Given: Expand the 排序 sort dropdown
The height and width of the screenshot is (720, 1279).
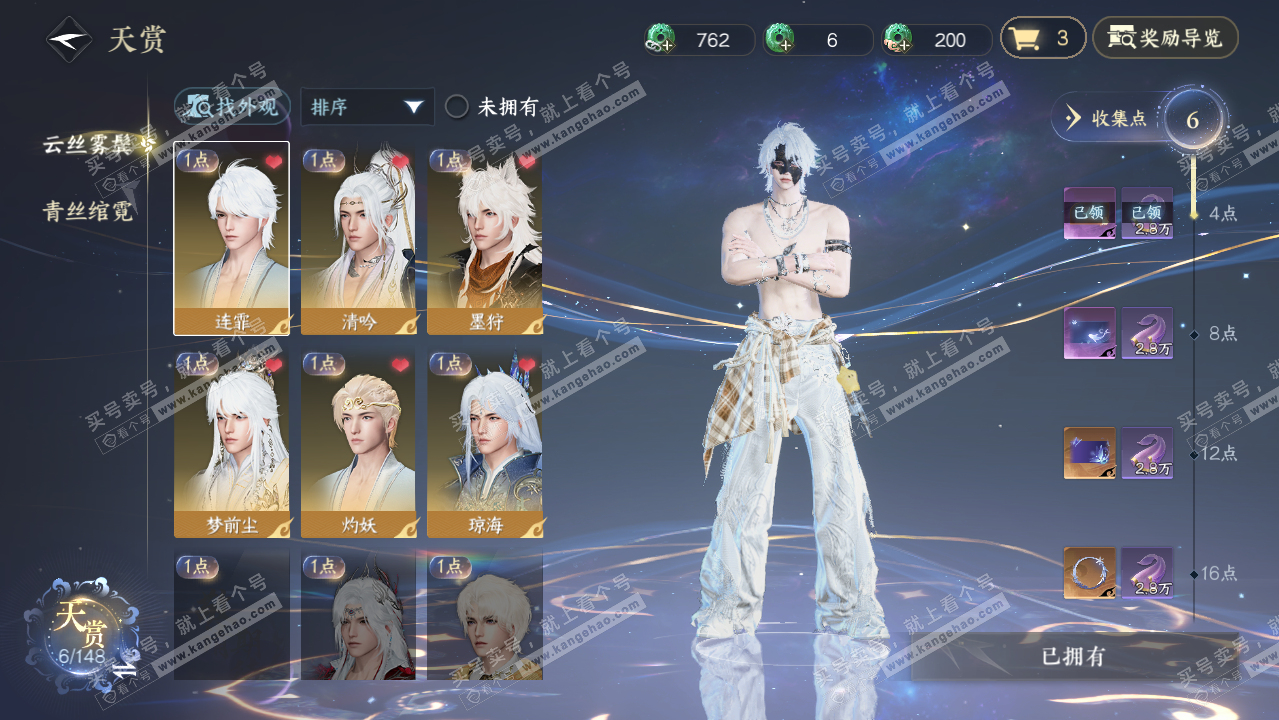Looking at the screenshot, I should [x=367, y=107].
